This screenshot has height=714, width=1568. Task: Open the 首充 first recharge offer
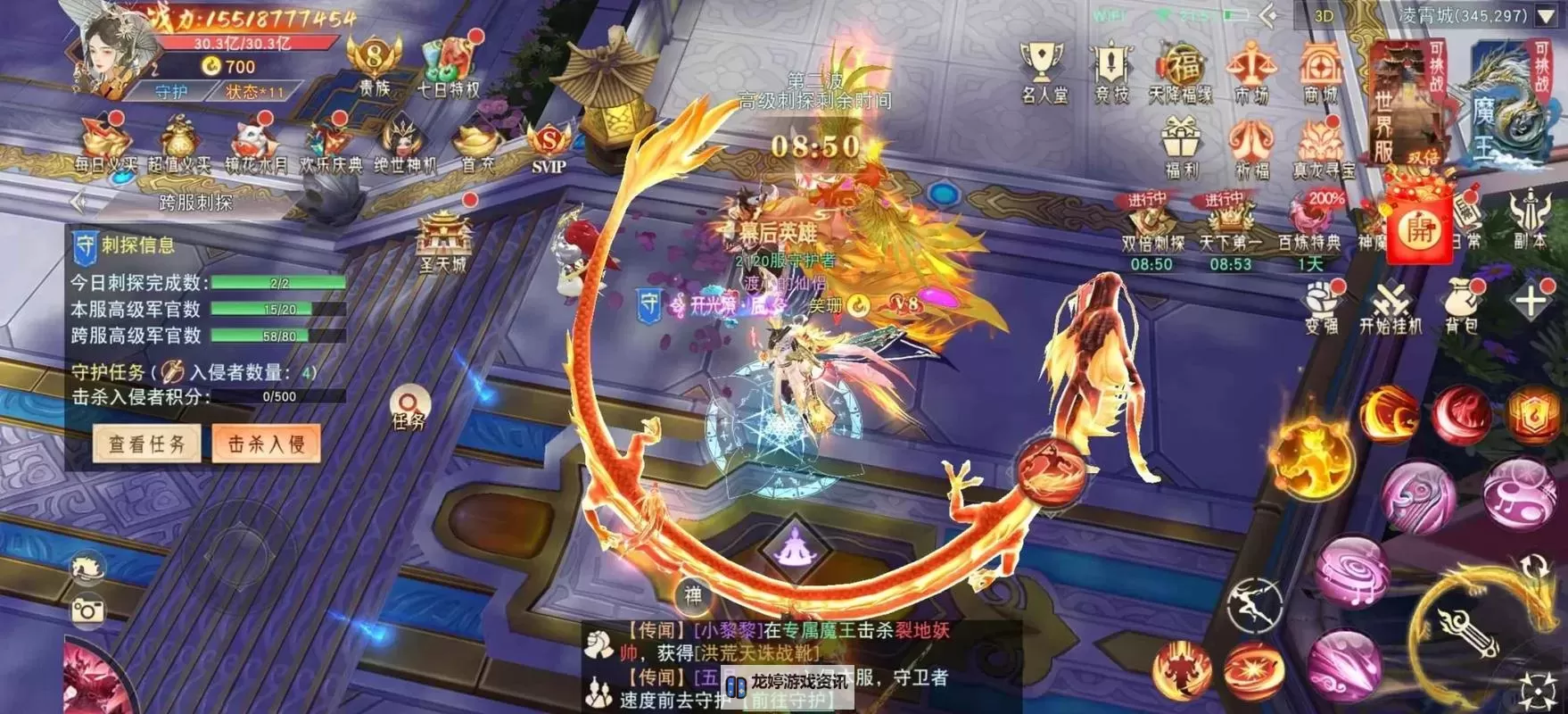477,147
